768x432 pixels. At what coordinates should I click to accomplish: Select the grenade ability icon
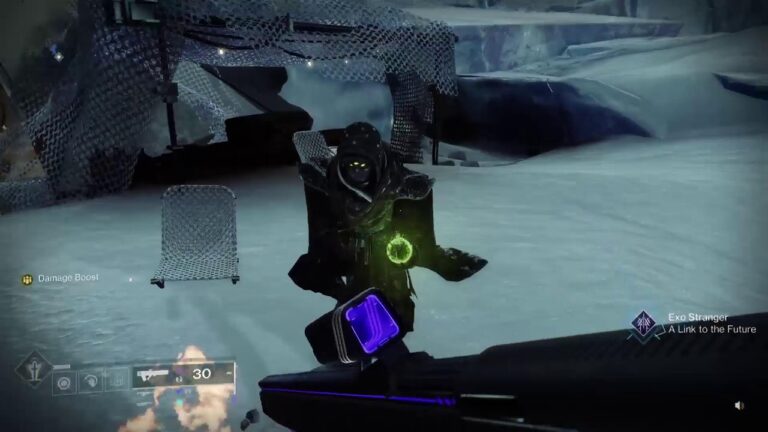coord(66,381)
